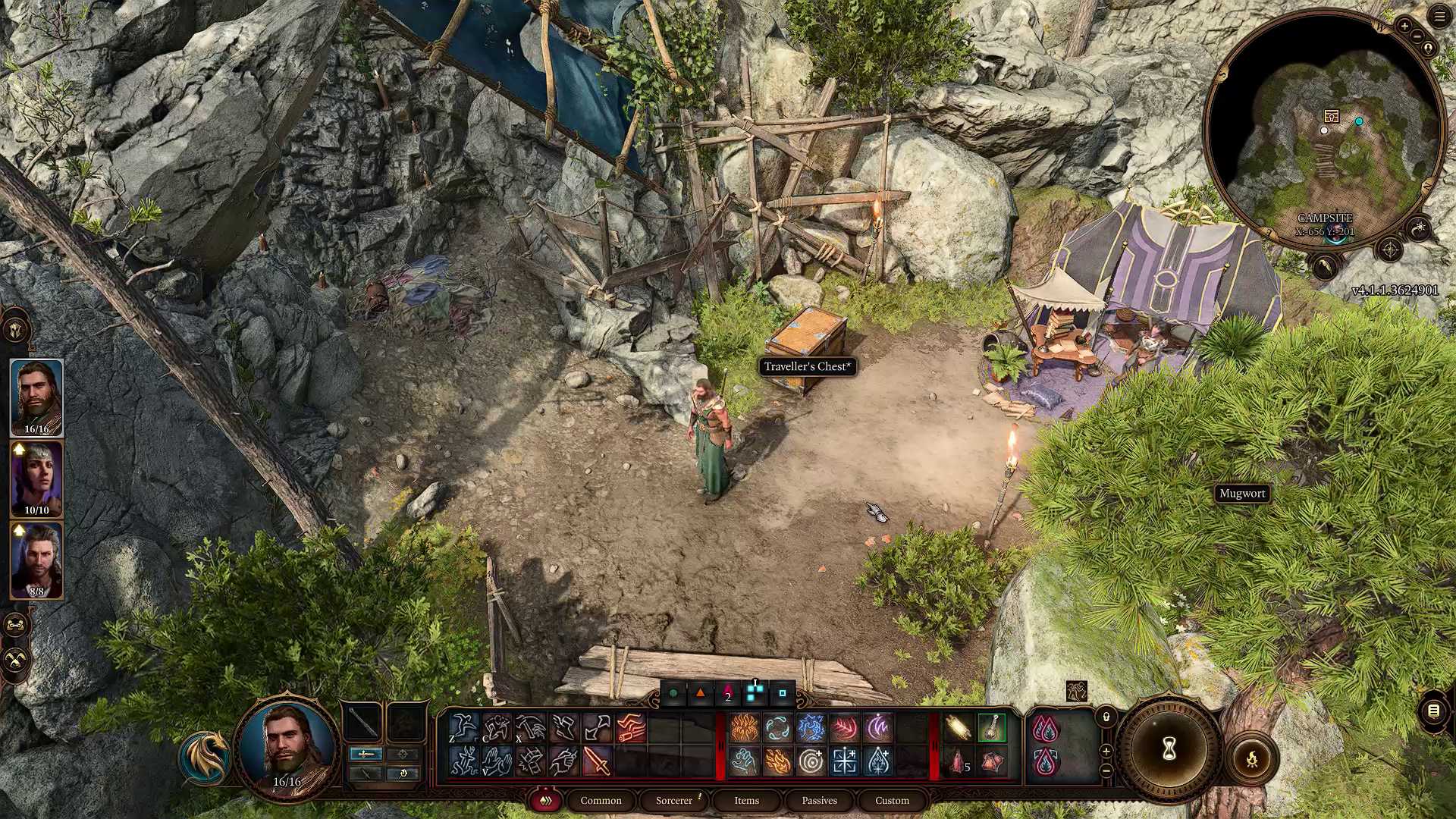Zoom out on the minimap

[1417, 36]
